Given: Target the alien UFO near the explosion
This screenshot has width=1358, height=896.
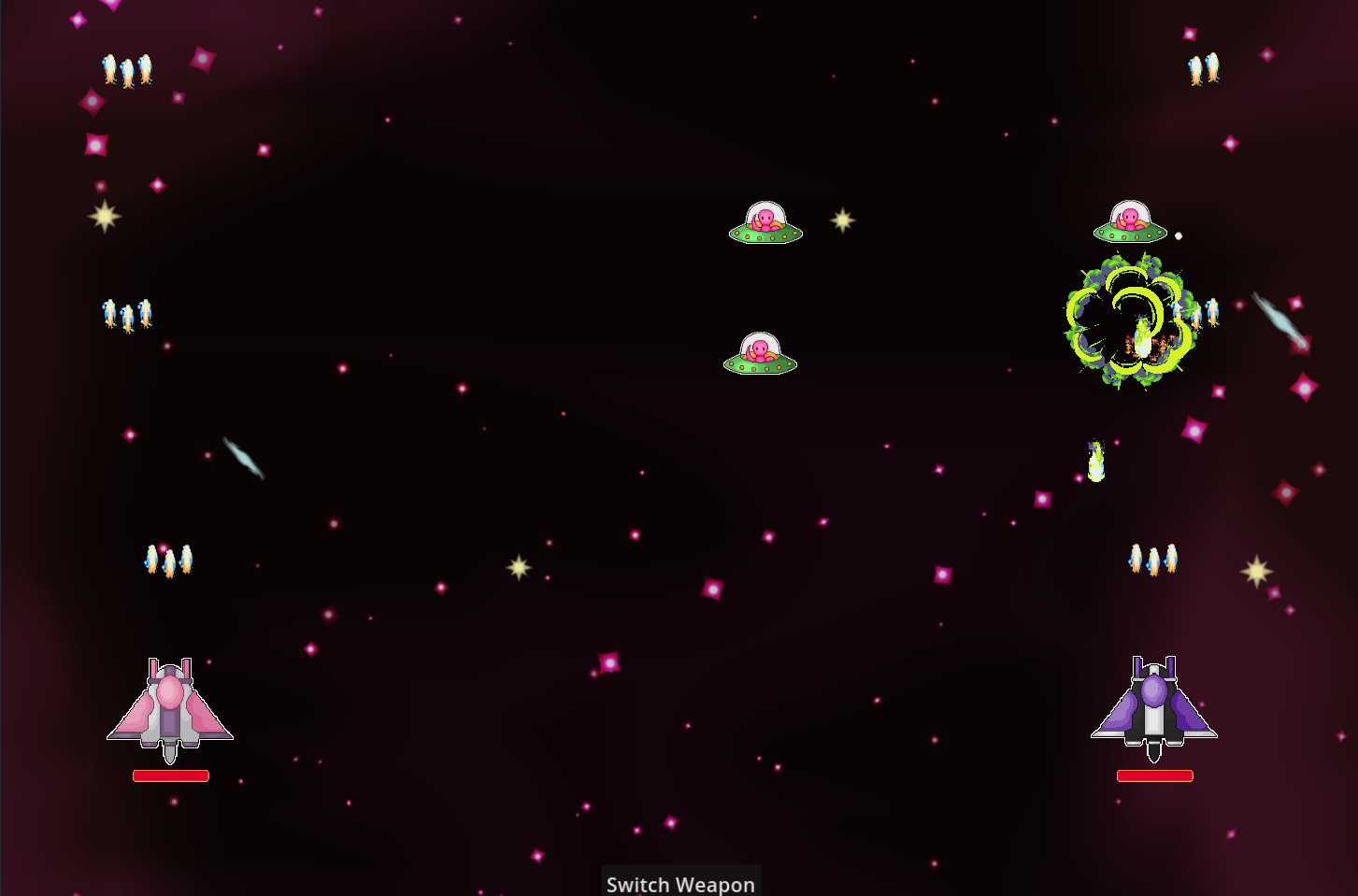Looking at the screenshot, I should [1132, 221].
